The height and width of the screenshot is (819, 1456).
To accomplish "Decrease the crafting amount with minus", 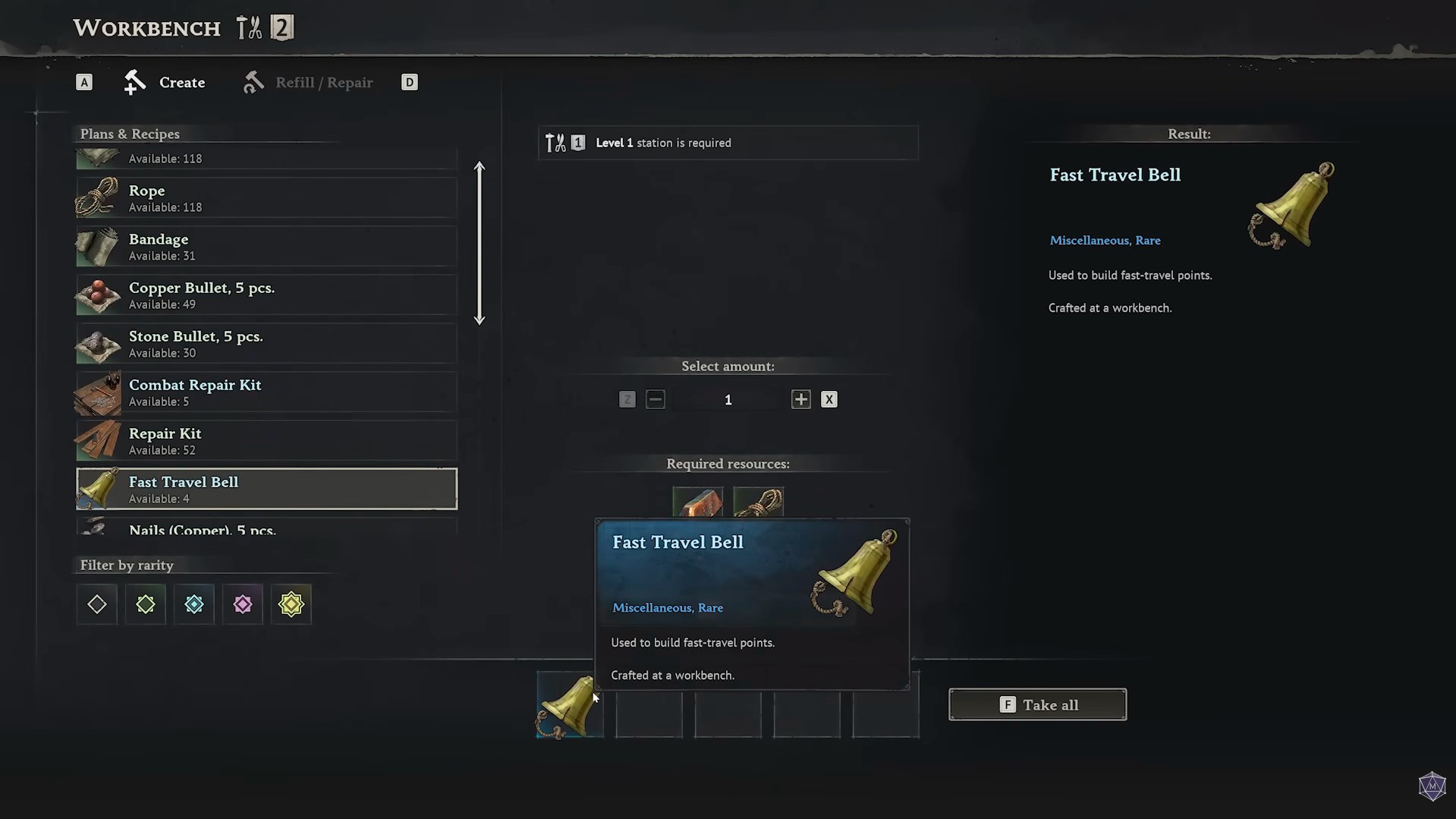I will click(x=656, y=399).
